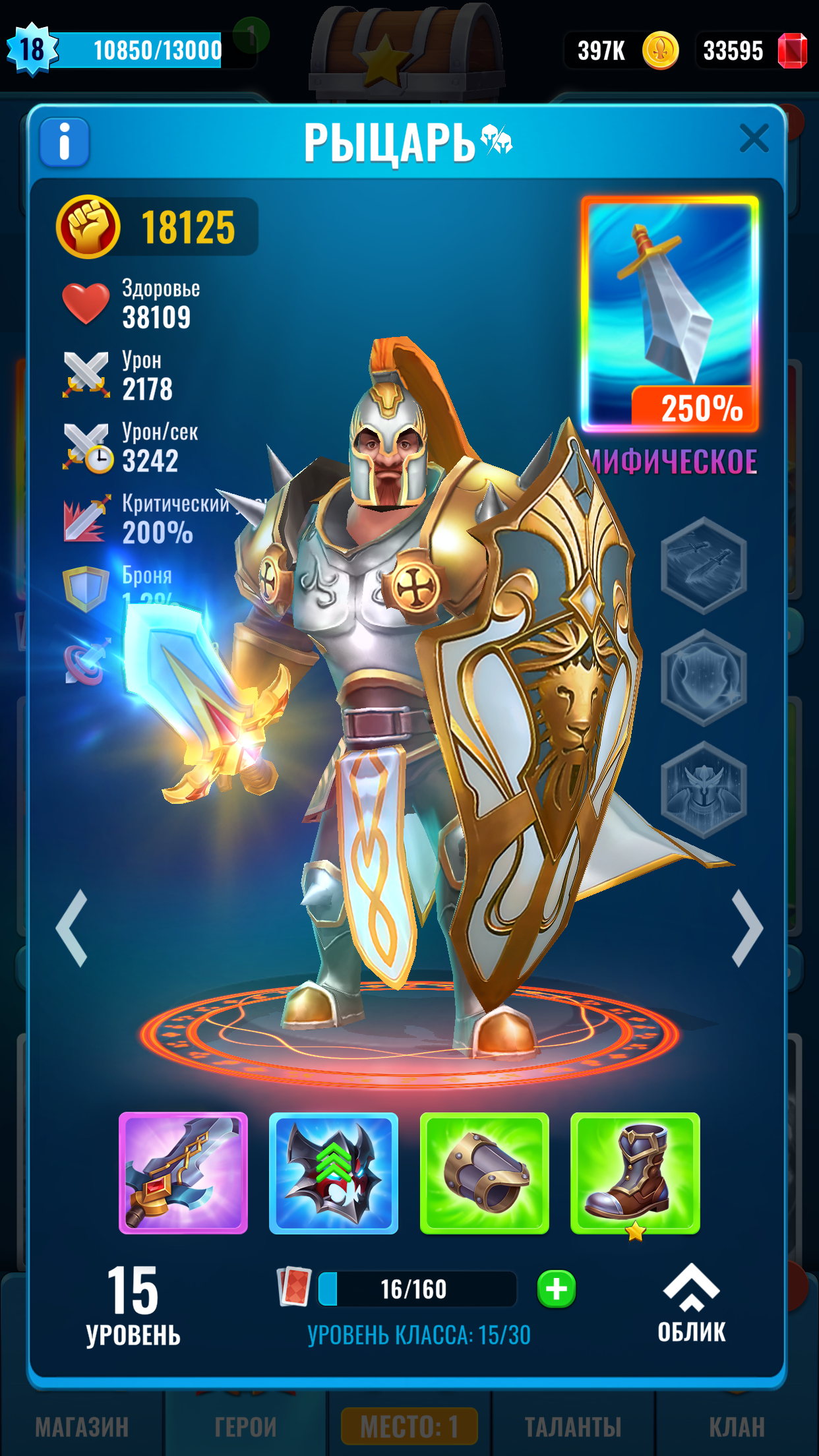Show the previous hero with left arrow

click(73, 928)
